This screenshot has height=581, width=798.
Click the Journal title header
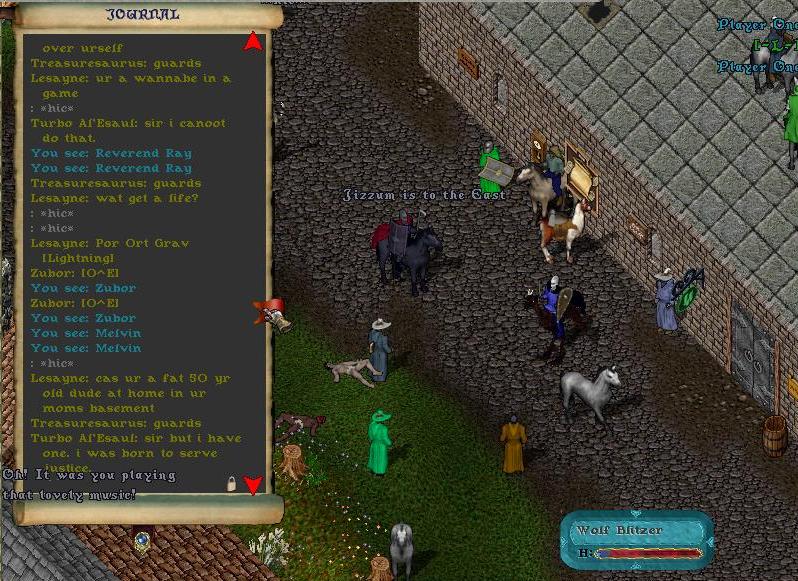(x=143, y=15)
